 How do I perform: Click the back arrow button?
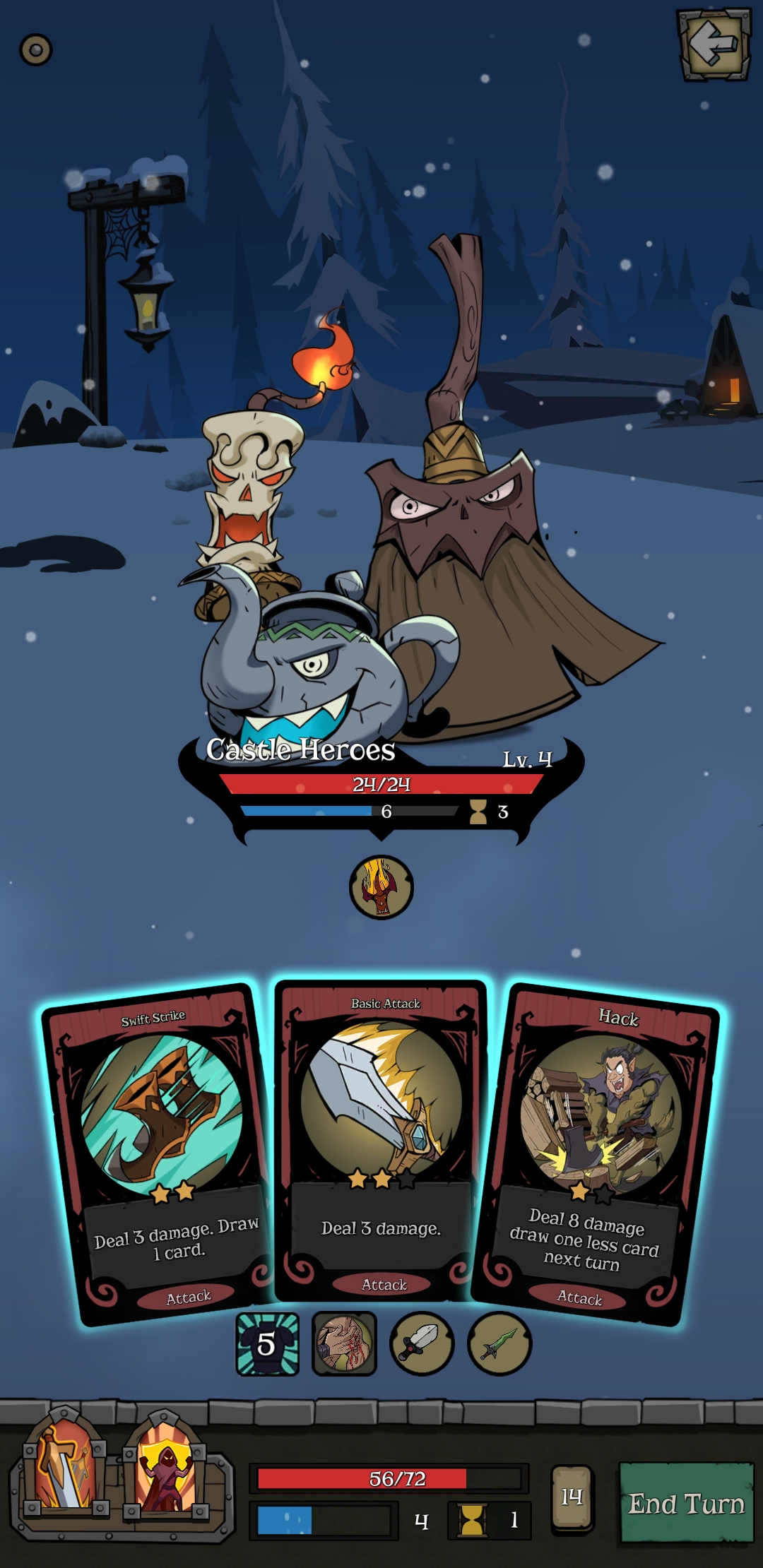click(x=714, y=44)
